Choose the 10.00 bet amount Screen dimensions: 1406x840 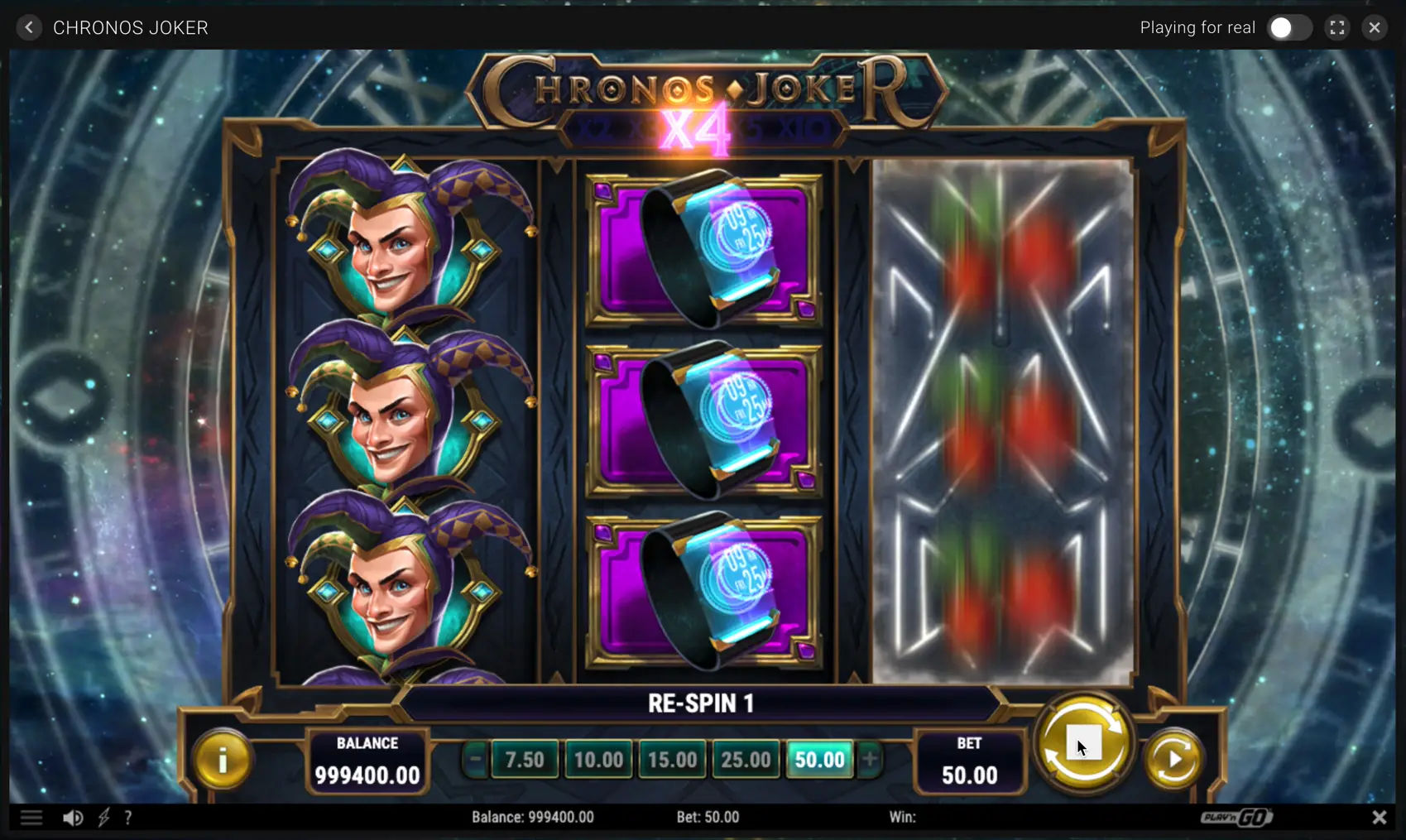coord(598,759)
